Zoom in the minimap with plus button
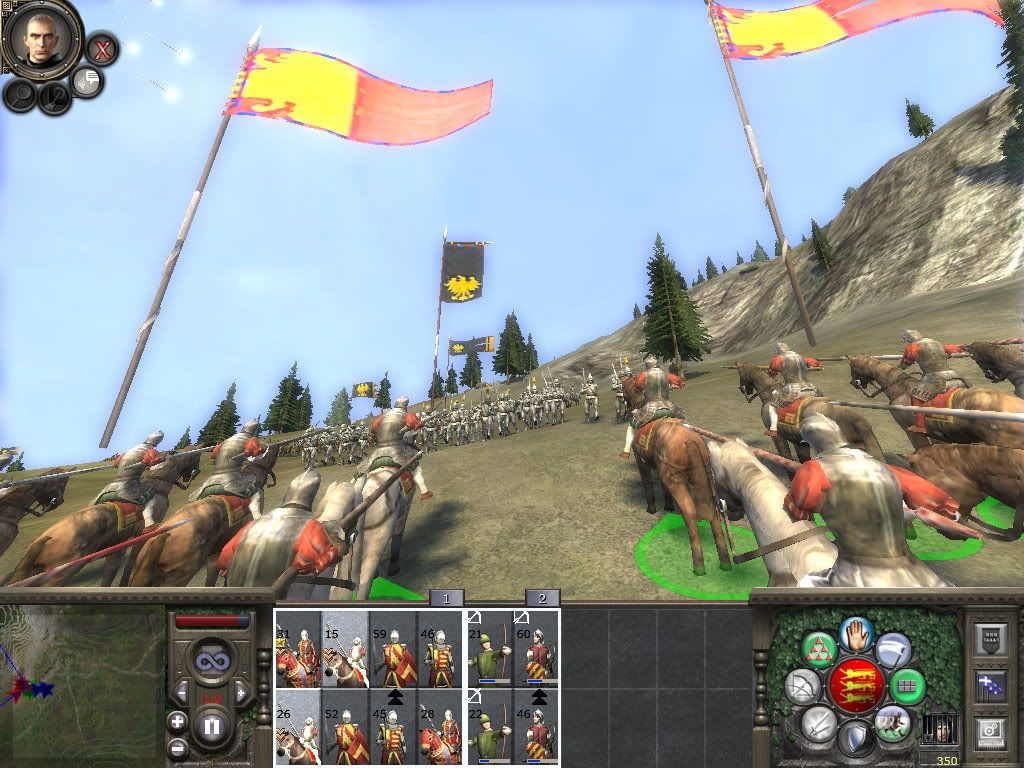Screen dimensions: 1024x768 click(178, 721)
